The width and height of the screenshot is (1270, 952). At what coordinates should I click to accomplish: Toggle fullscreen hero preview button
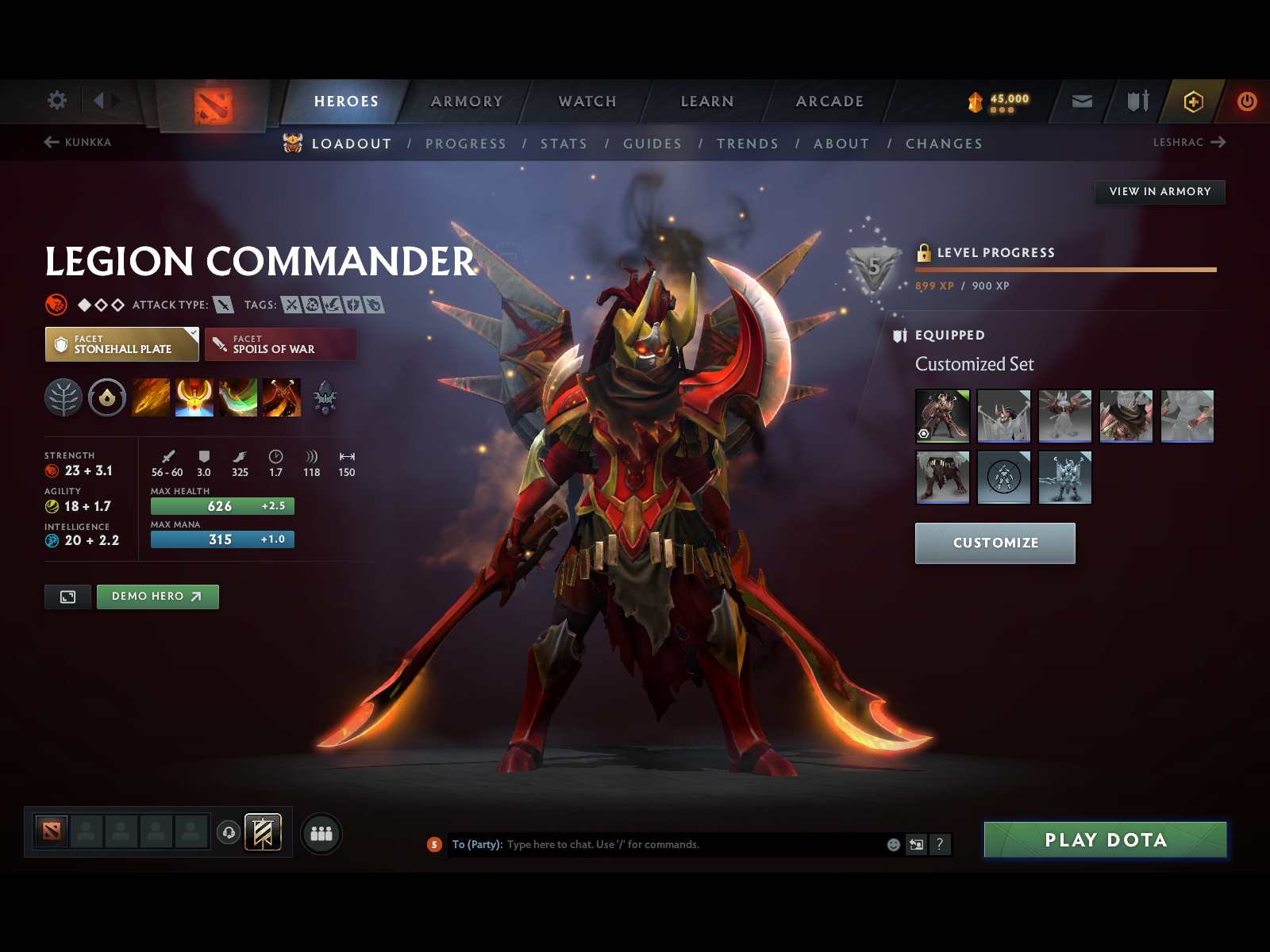67,597
